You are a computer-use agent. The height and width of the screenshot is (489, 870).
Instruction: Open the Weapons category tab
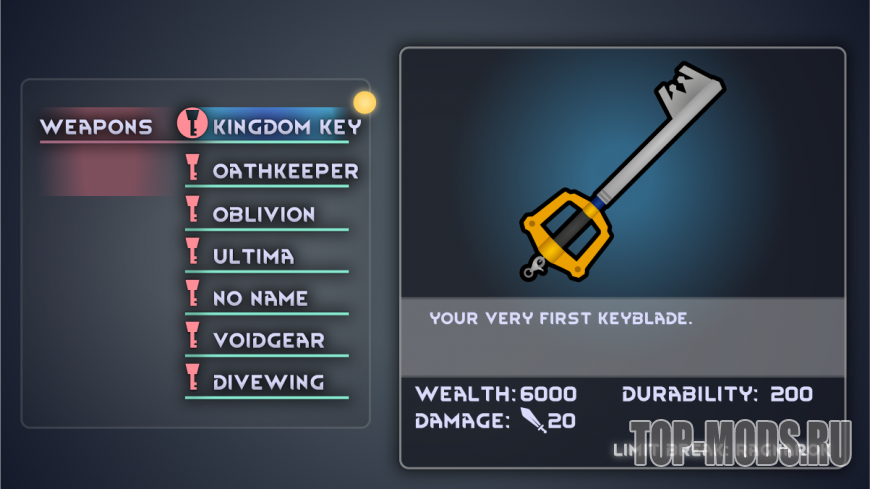click(96, 127)
